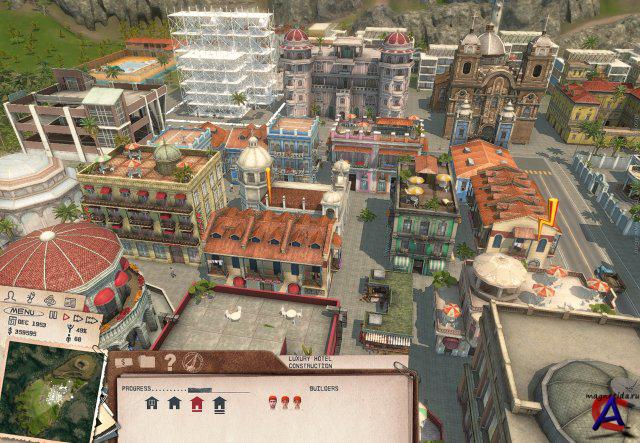Image resolution: width=640 pixels, height=443 pixels.
Task: Switch to the folder tab
Action: click(x=147, y=362)
